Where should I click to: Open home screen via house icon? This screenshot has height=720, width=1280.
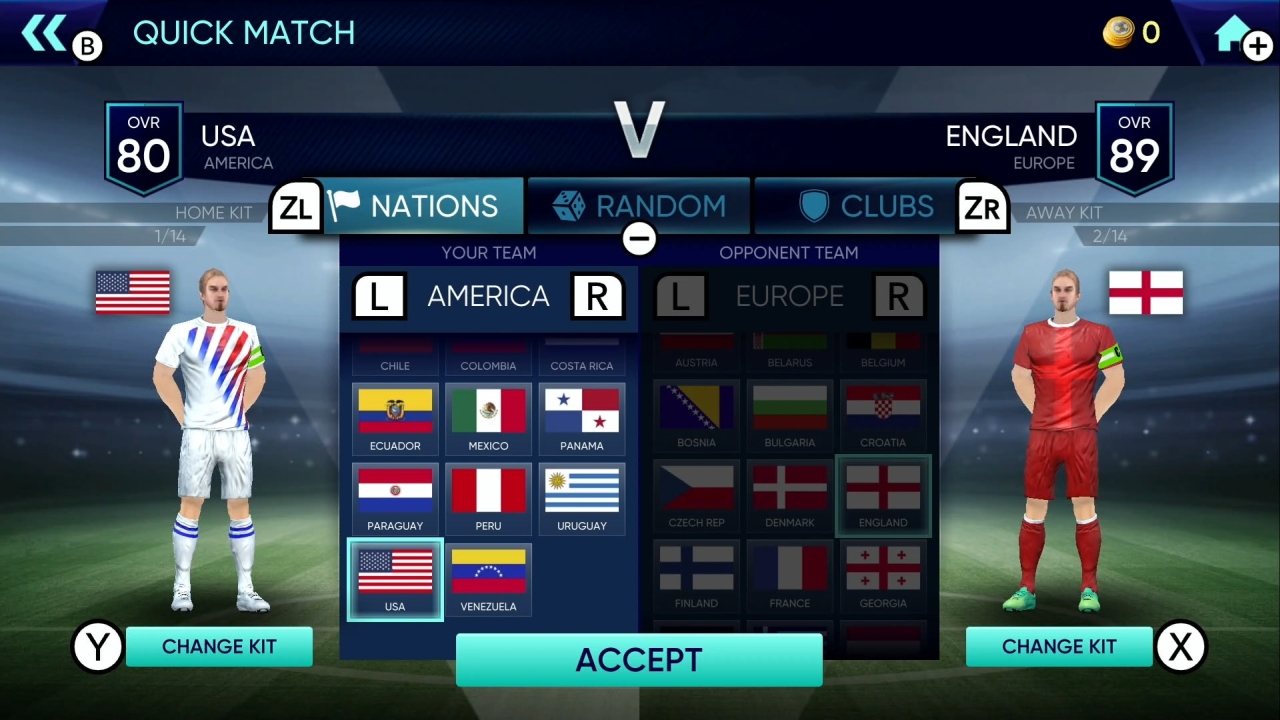(x=1230, y=32)
